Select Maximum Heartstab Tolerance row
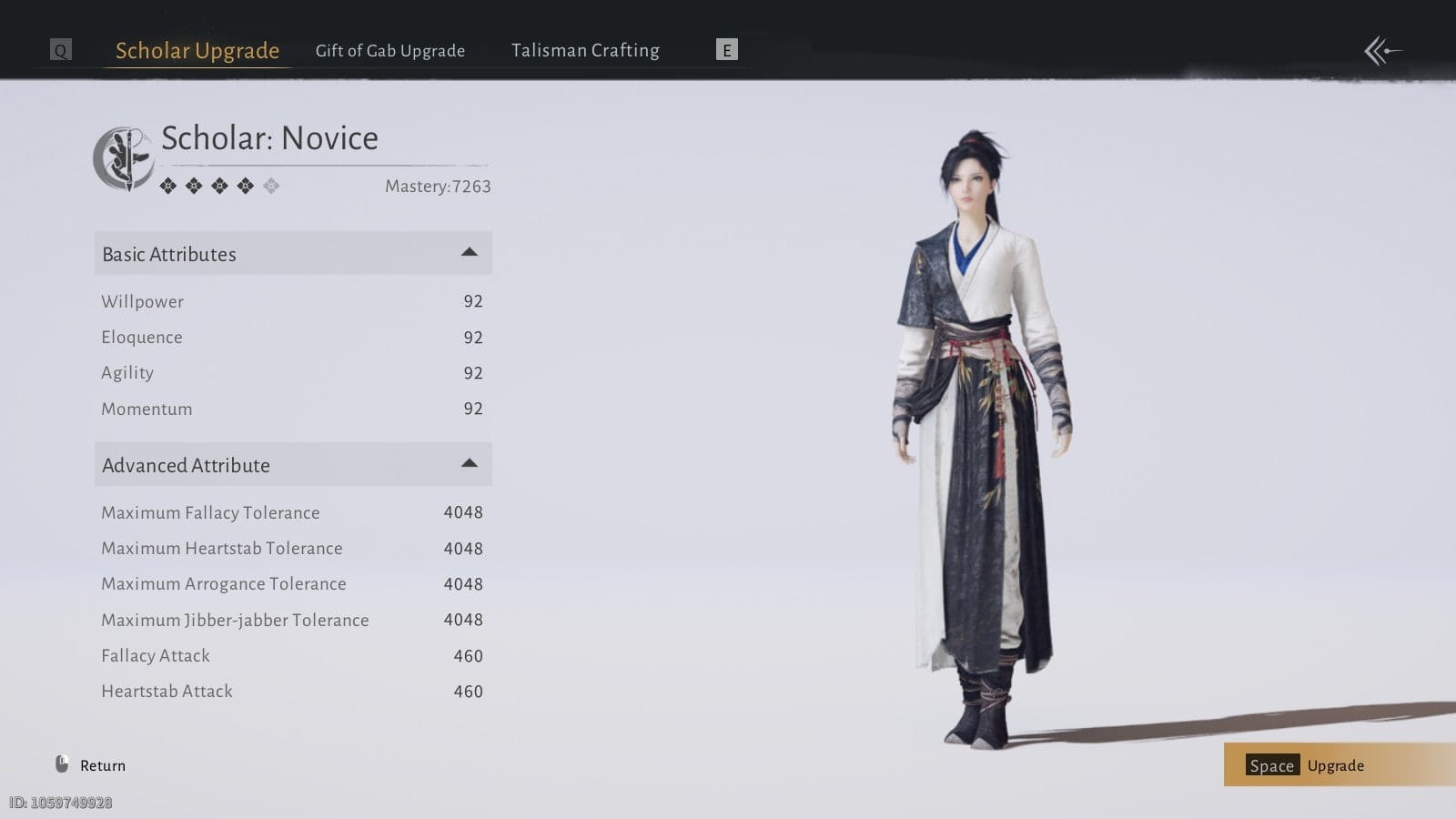 [x=291, y=549]
